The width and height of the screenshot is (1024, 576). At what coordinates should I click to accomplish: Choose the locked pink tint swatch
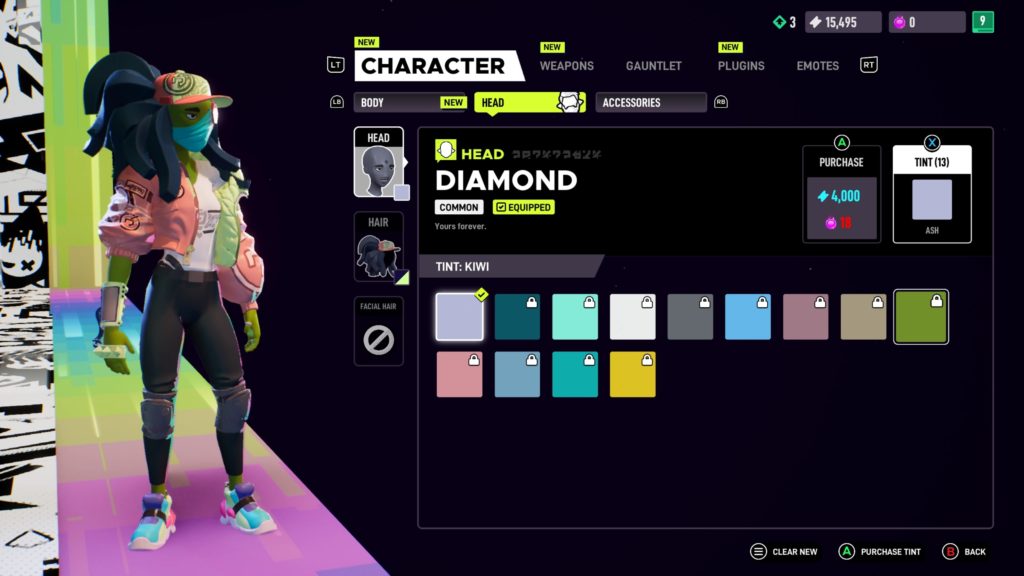tap(460, 374)
